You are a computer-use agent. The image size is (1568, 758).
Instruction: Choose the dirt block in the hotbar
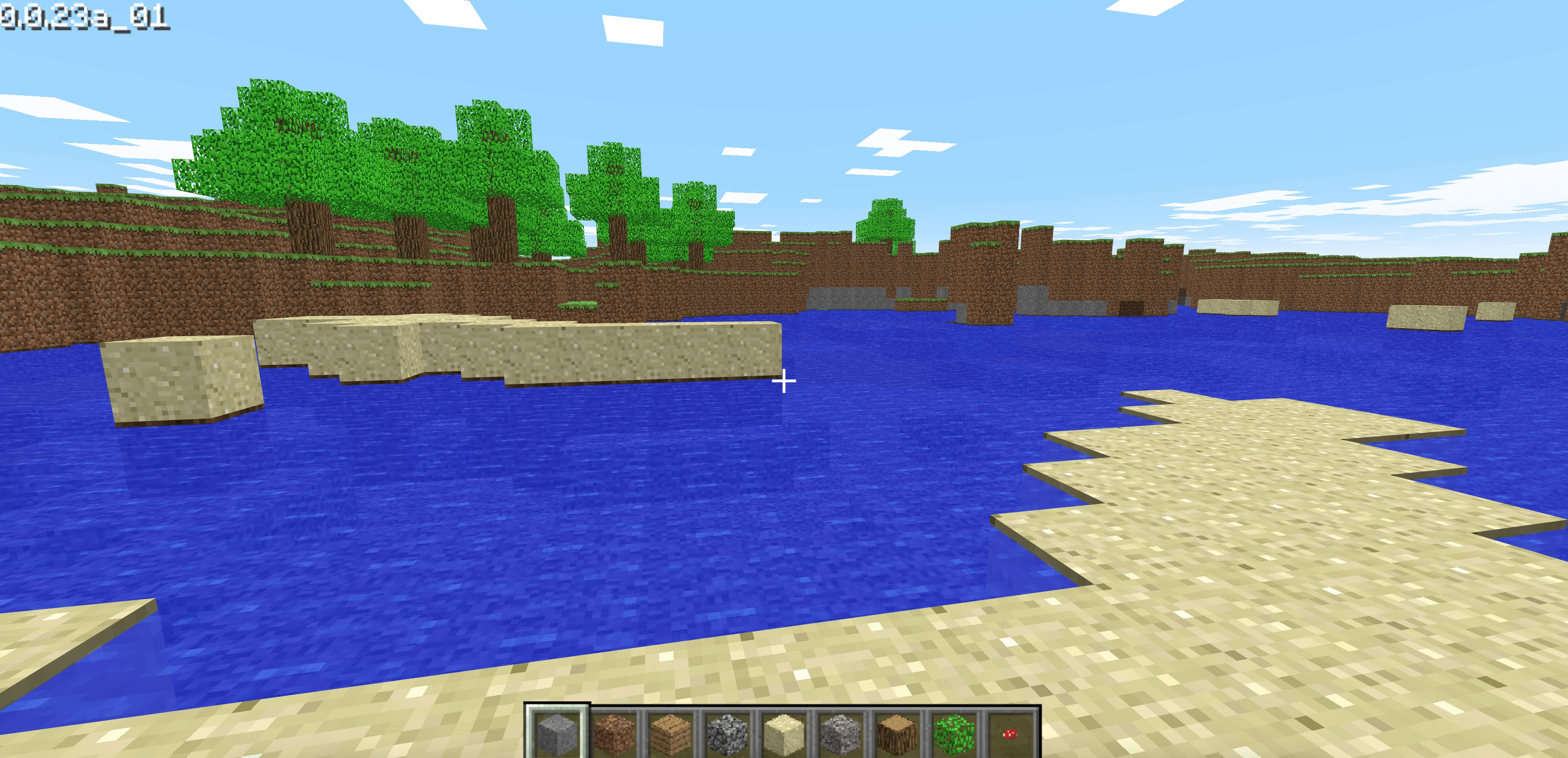coord(614,733)
